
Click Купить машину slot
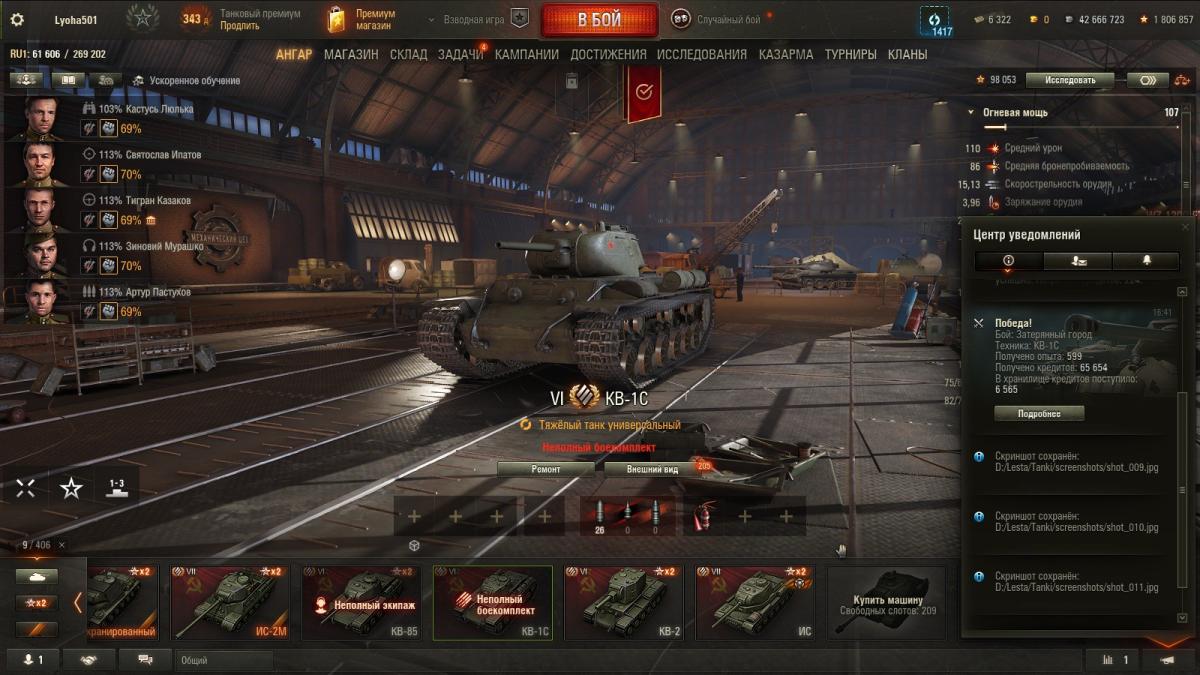(886, 602)
